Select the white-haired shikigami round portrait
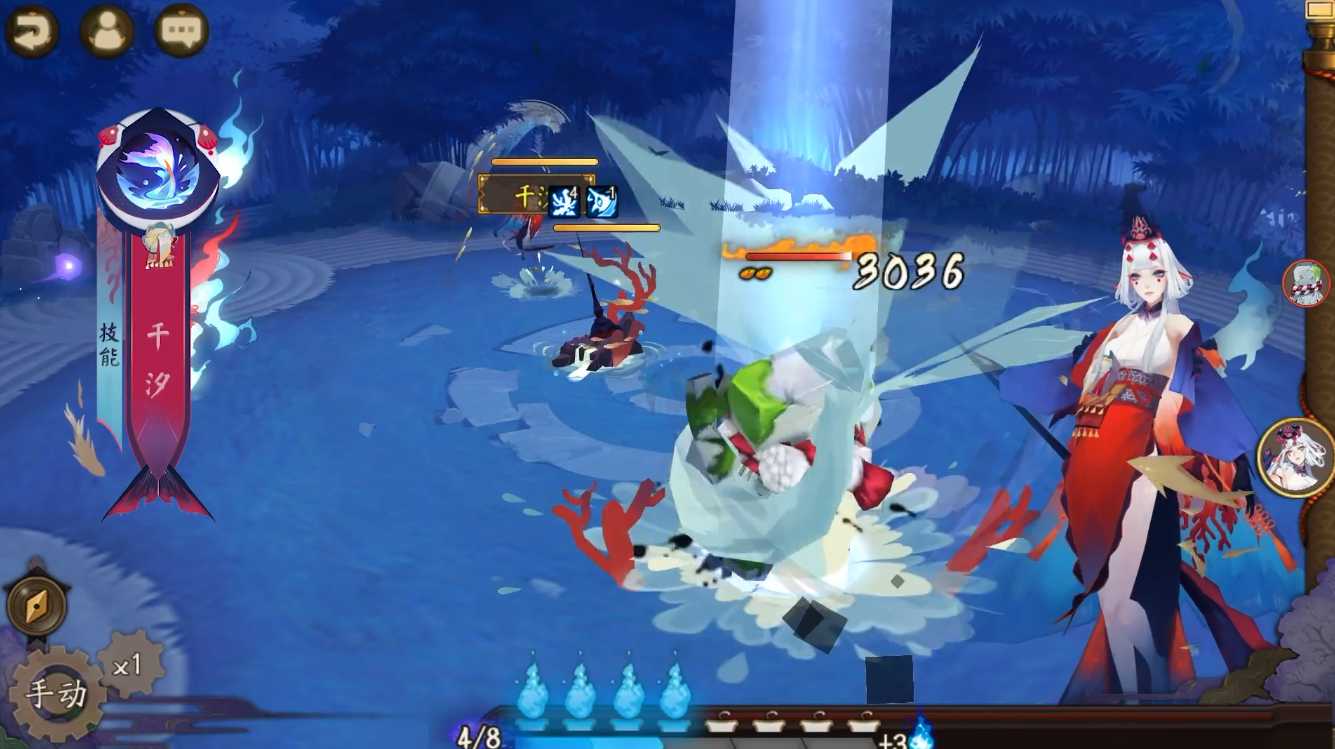This screenshot has height=749, width=1335. pos(1297,458)
